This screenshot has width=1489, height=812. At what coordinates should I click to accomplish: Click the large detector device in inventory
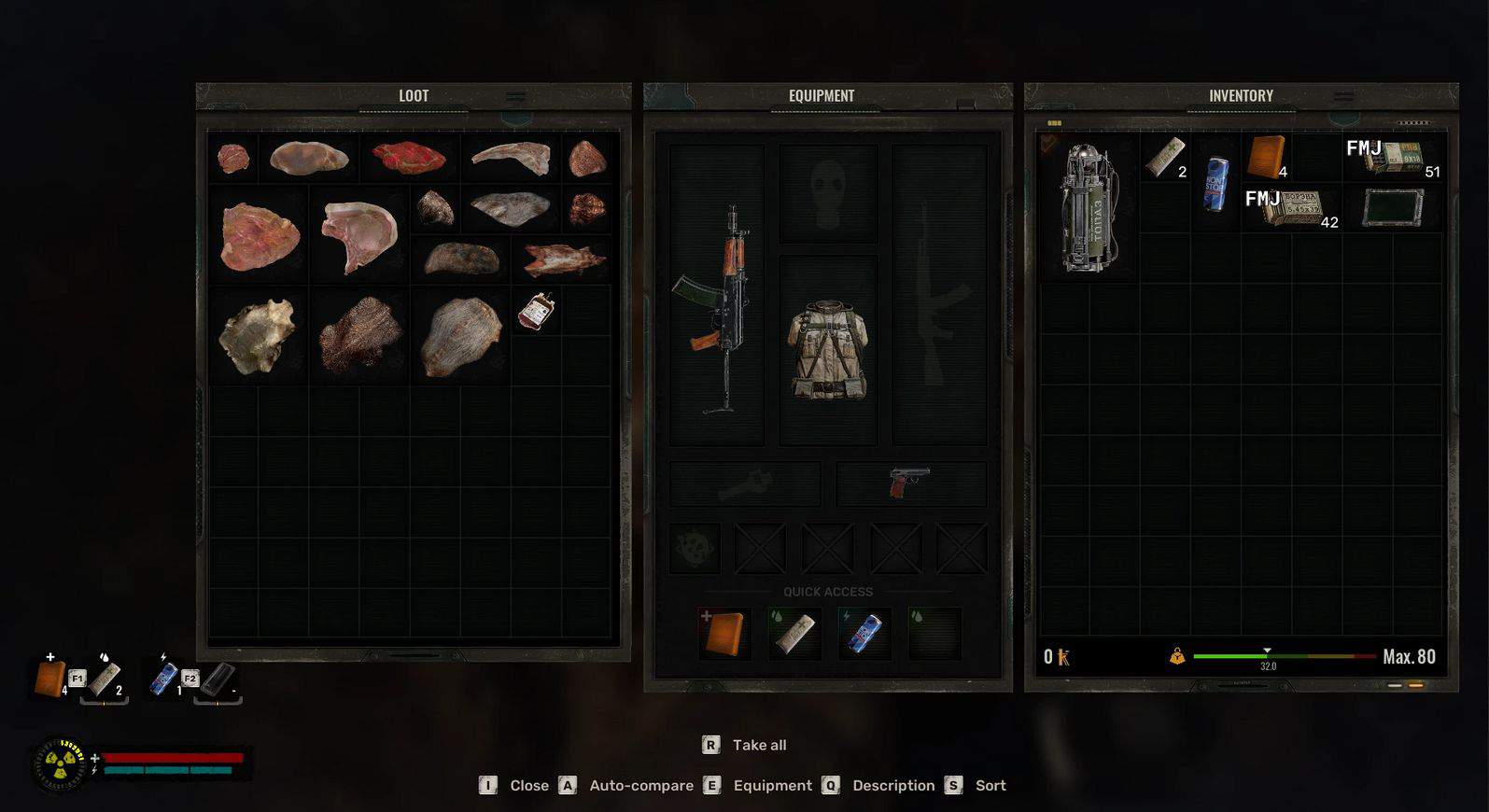[1089, 208]
